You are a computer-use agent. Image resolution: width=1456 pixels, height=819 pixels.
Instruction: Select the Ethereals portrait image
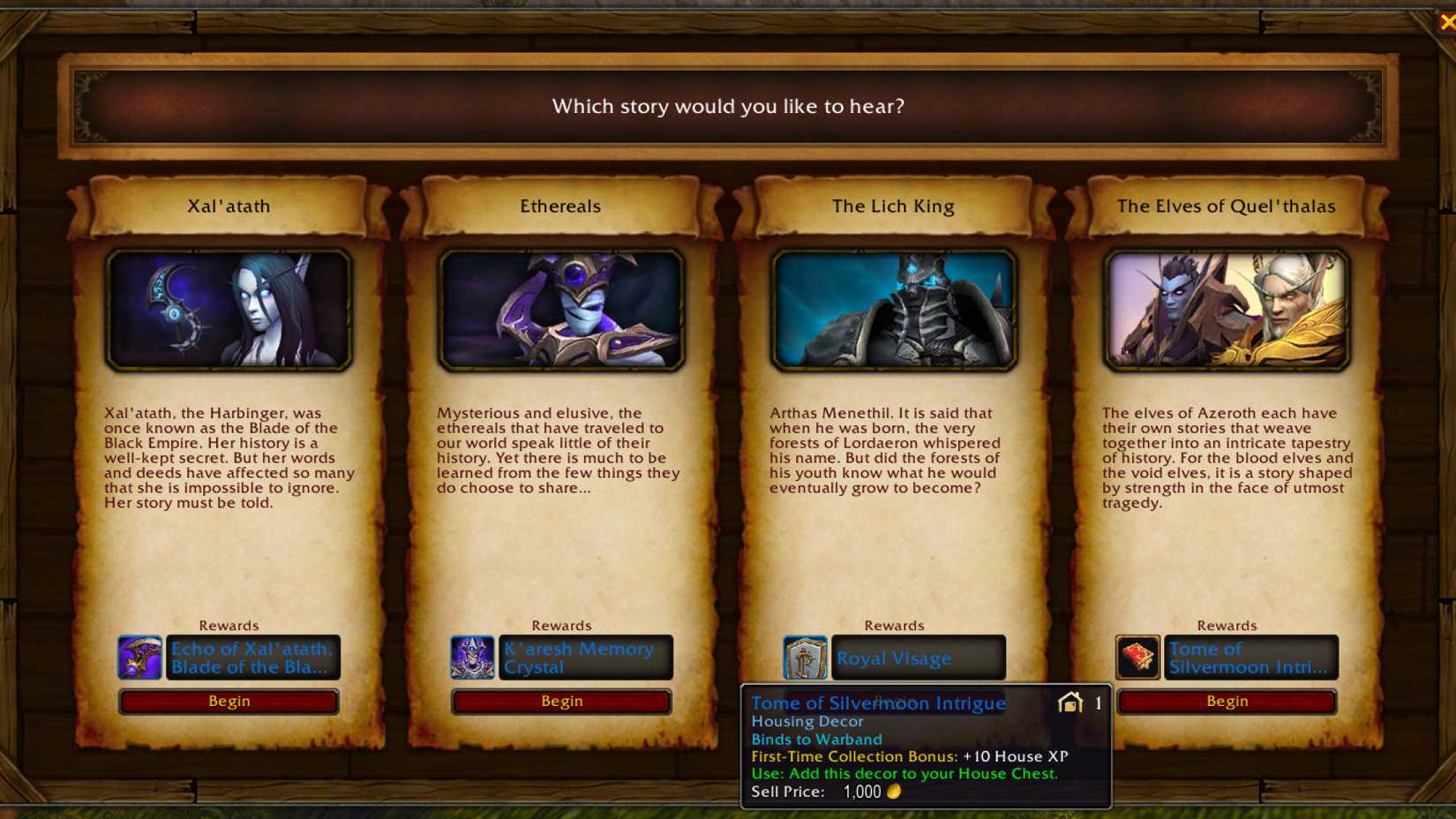[560, 309]
